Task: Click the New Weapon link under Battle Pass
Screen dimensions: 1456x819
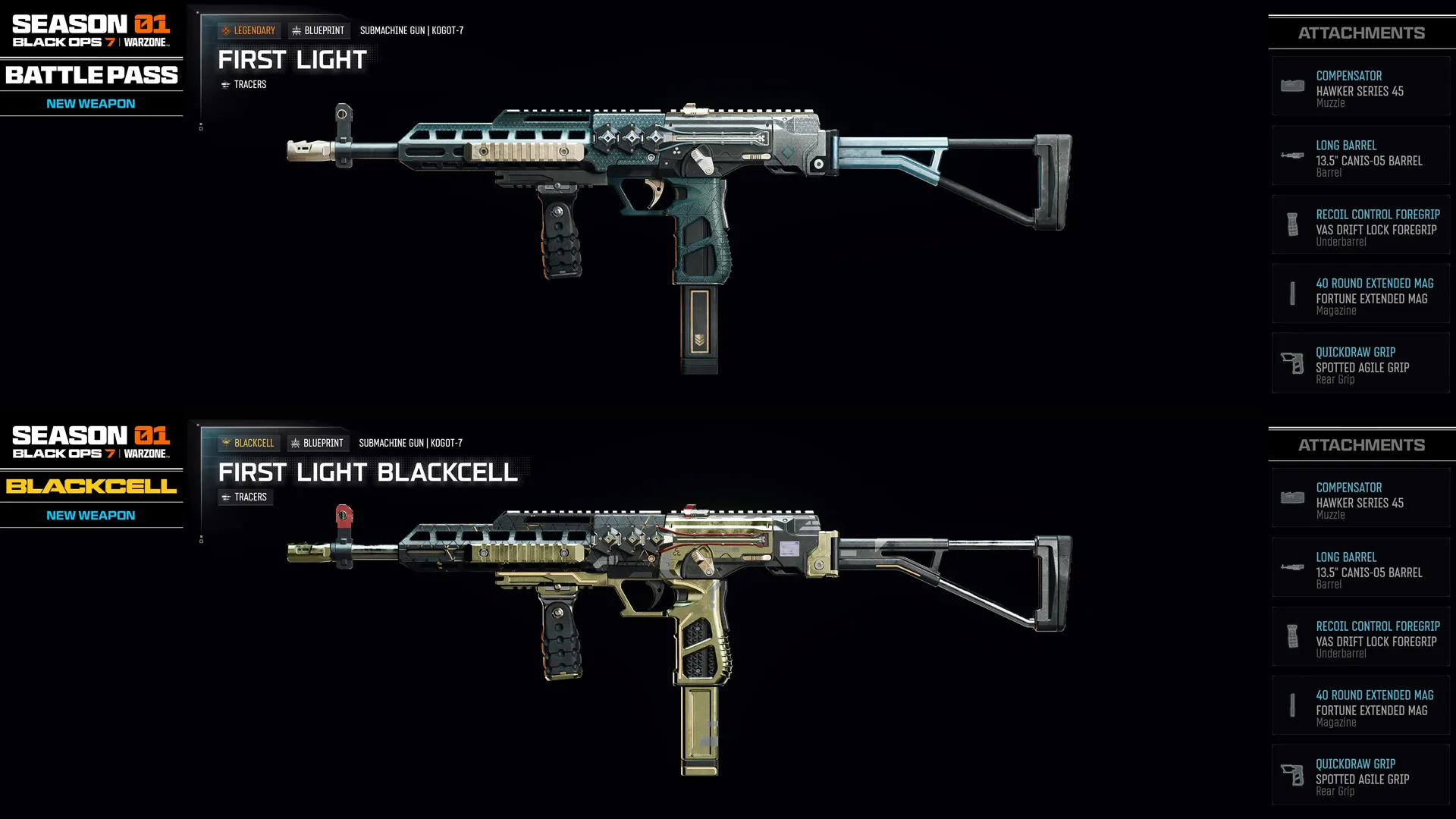Action: point(91,103)
